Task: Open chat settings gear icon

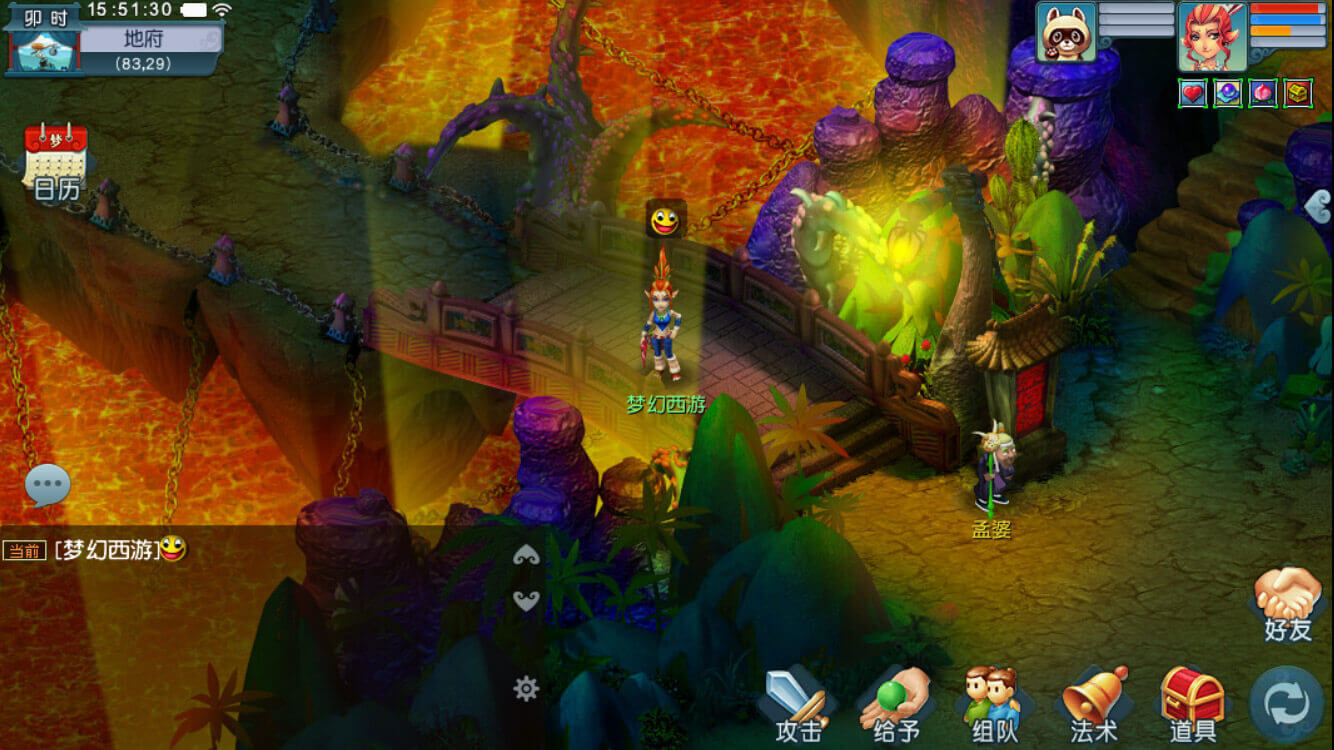Action: 526,687
